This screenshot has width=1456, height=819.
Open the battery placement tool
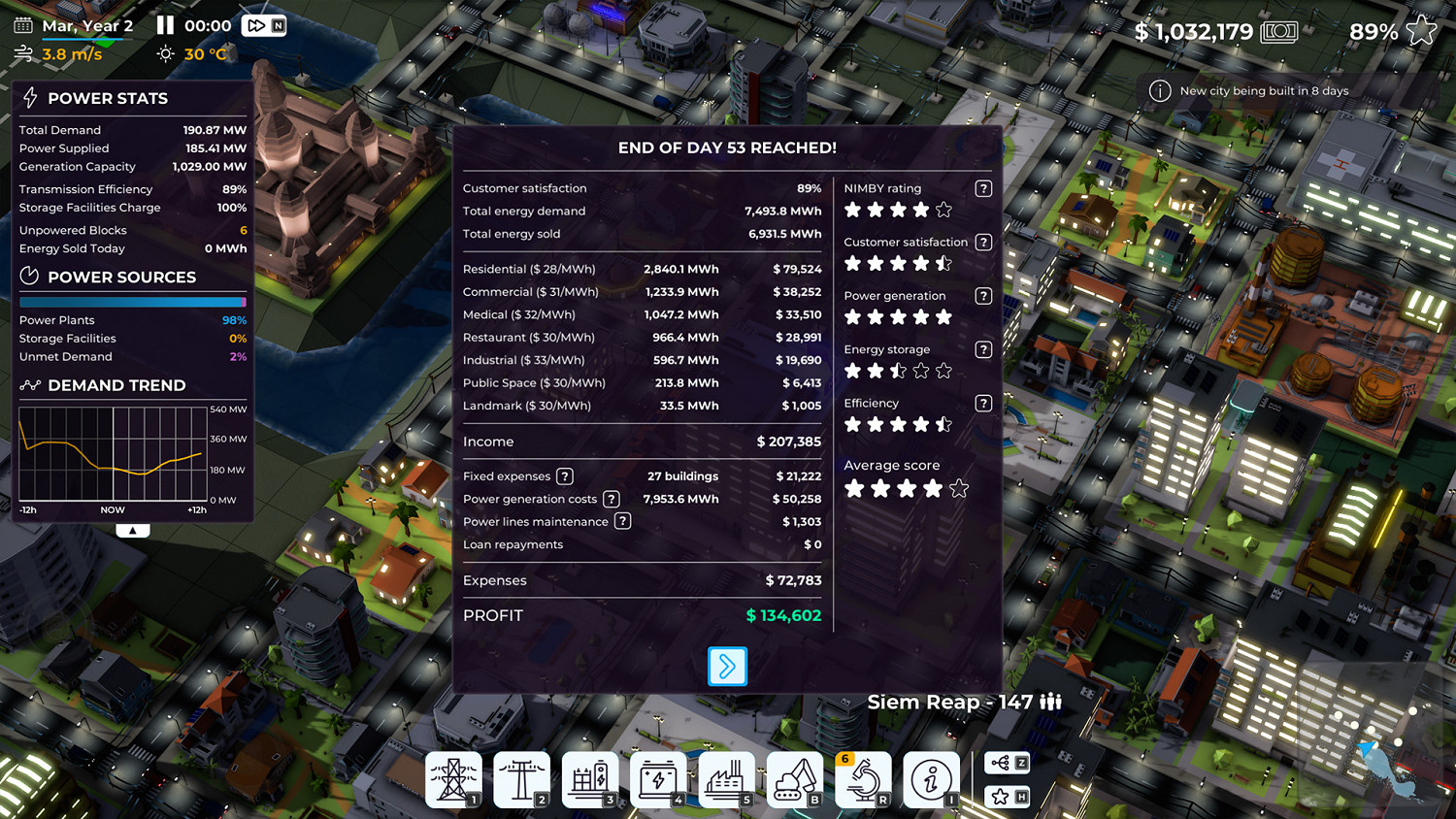(x=658, y=779)
